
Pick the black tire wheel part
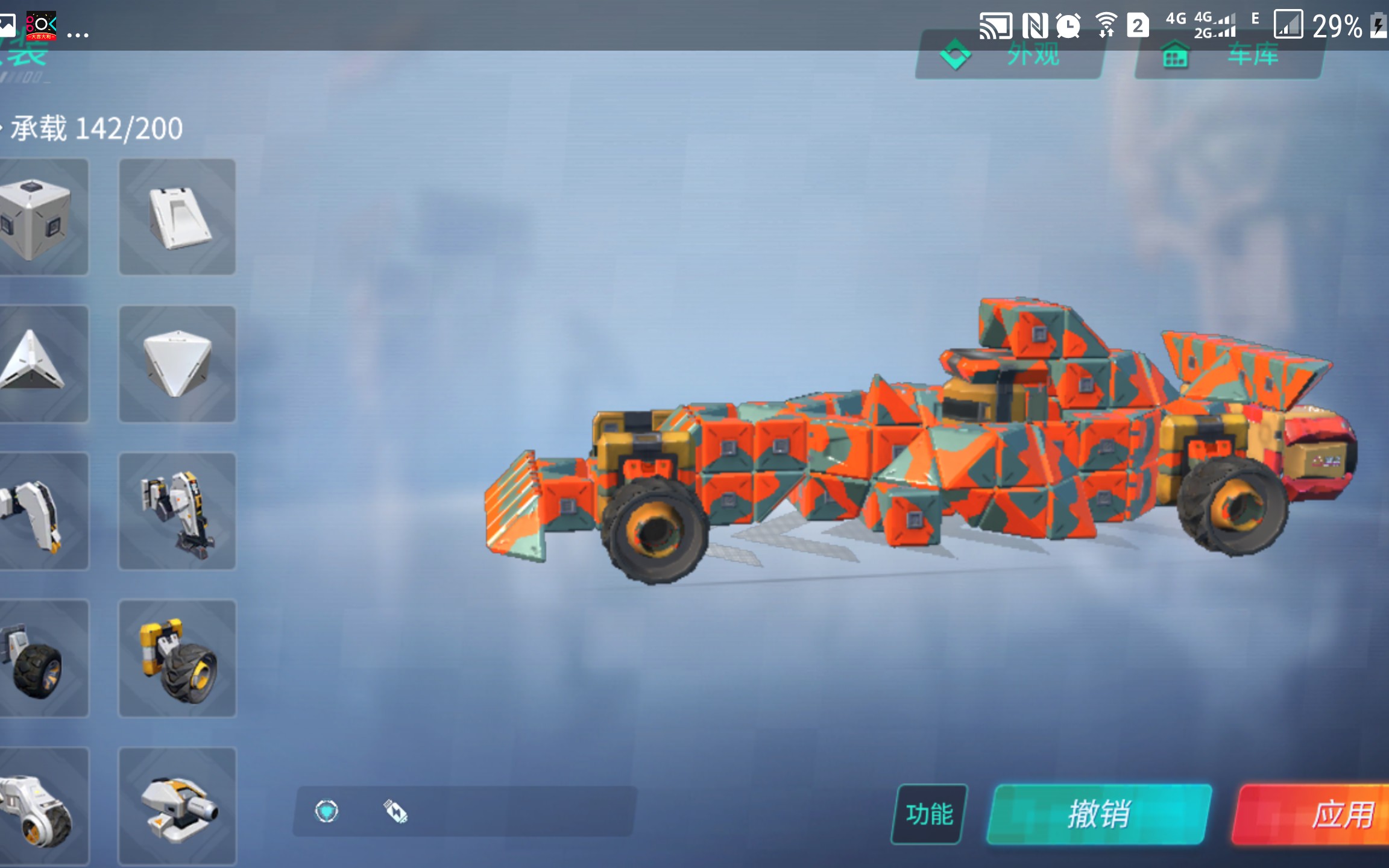pyautogui.click(x=42, y=658)
